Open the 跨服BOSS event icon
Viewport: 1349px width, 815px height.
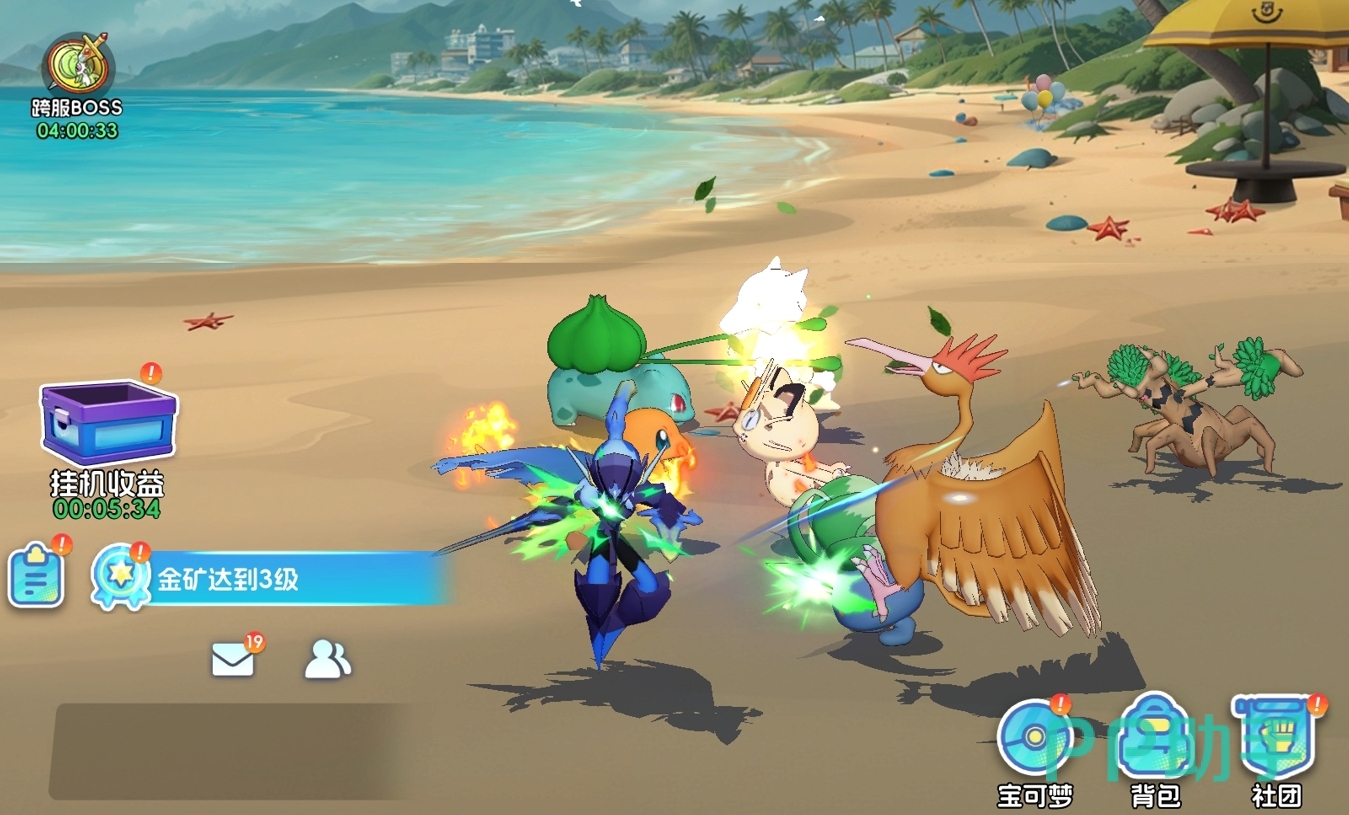(x=77, y=68)
